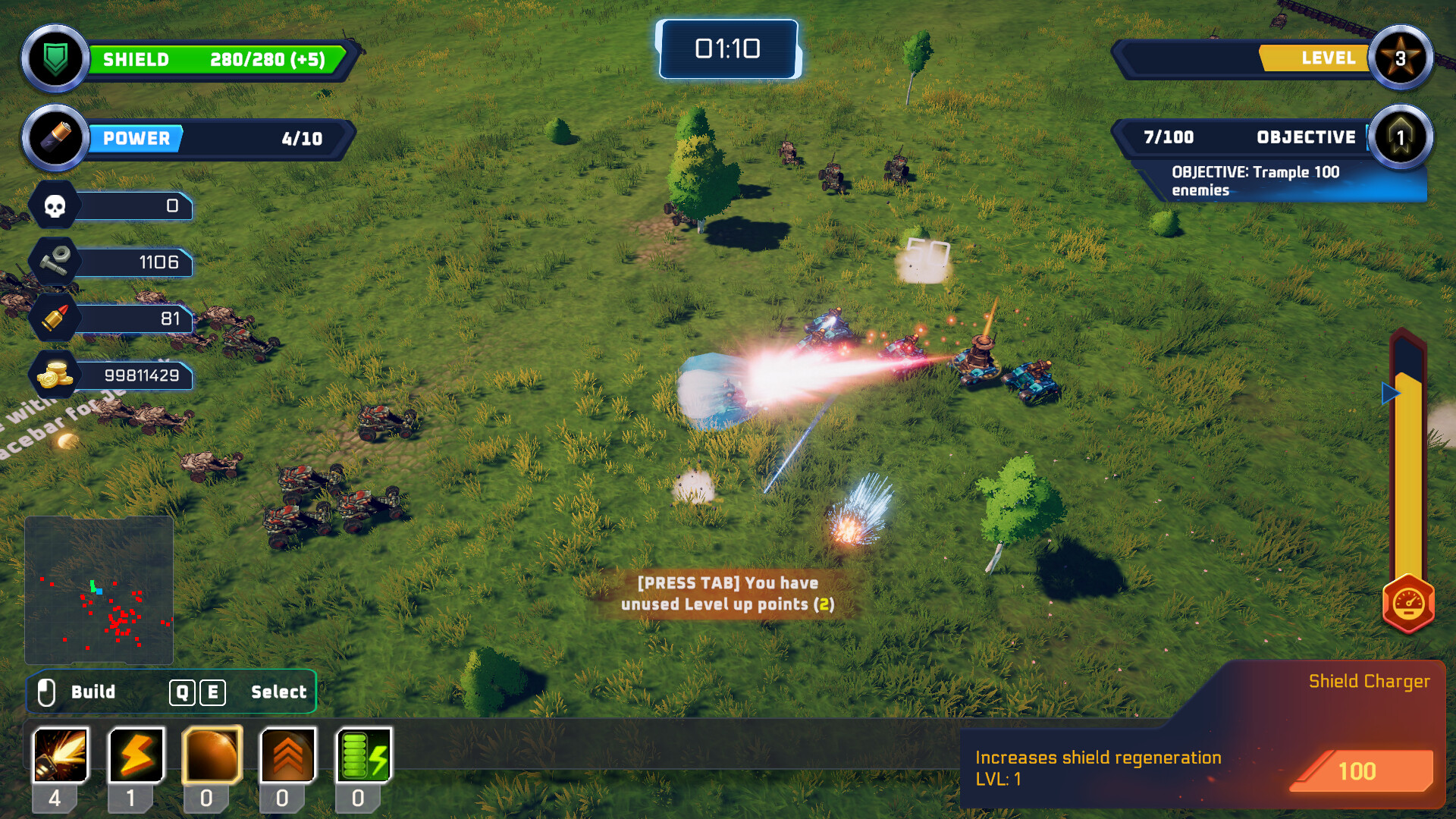Viewport: 1456px width, 819px height.
Task: Toggle Build mode via the mouse button indicator
Action: click(48, 691)
